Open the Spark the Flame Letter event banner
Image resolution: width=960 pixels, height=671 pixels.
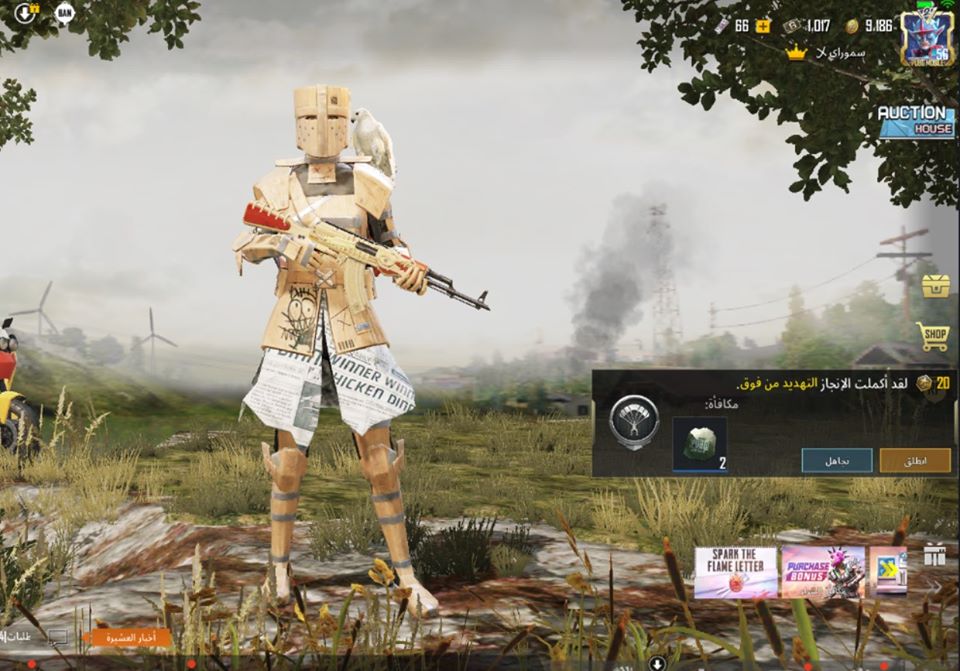click(735, 572)
